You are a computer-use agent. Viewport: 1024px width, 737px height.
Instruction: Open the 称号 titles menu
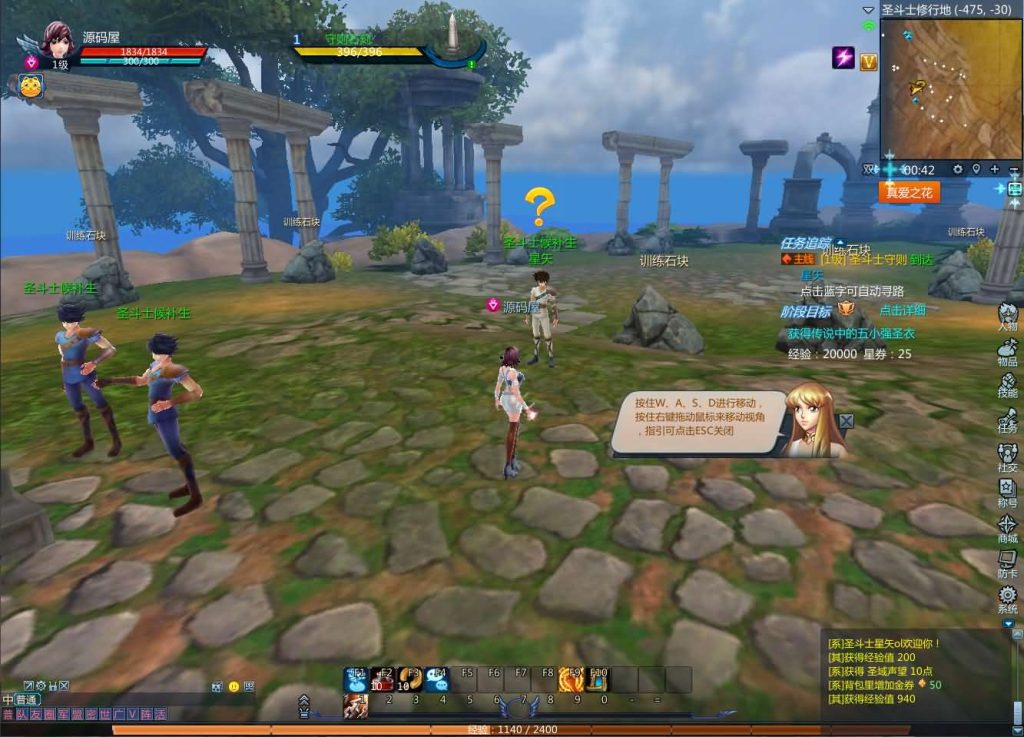(1007, 490)
